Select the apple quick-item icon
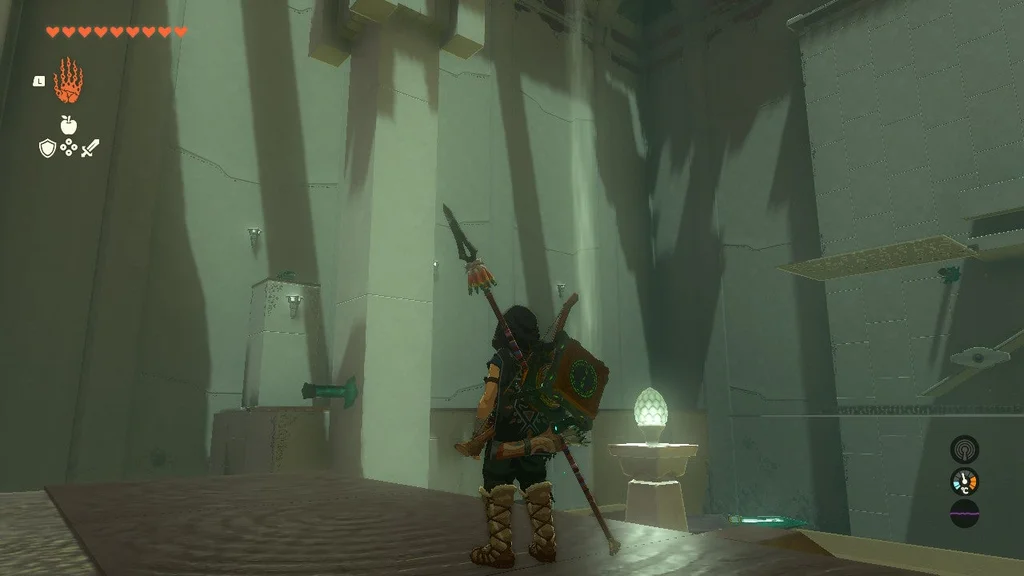The image size is (1024, 576). 68,125
